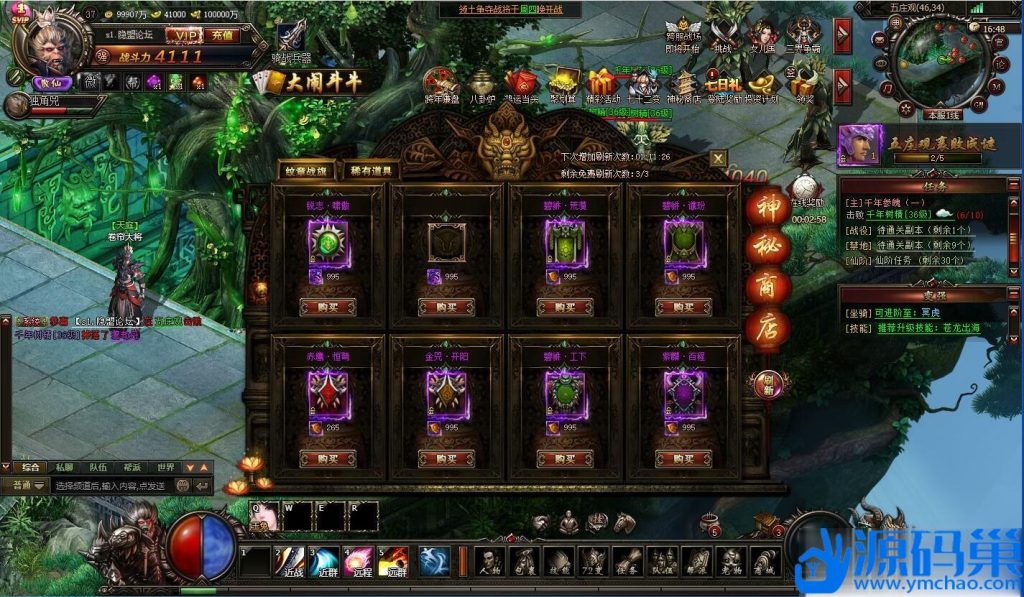Click the 充值 recharge button

(223, 36)
